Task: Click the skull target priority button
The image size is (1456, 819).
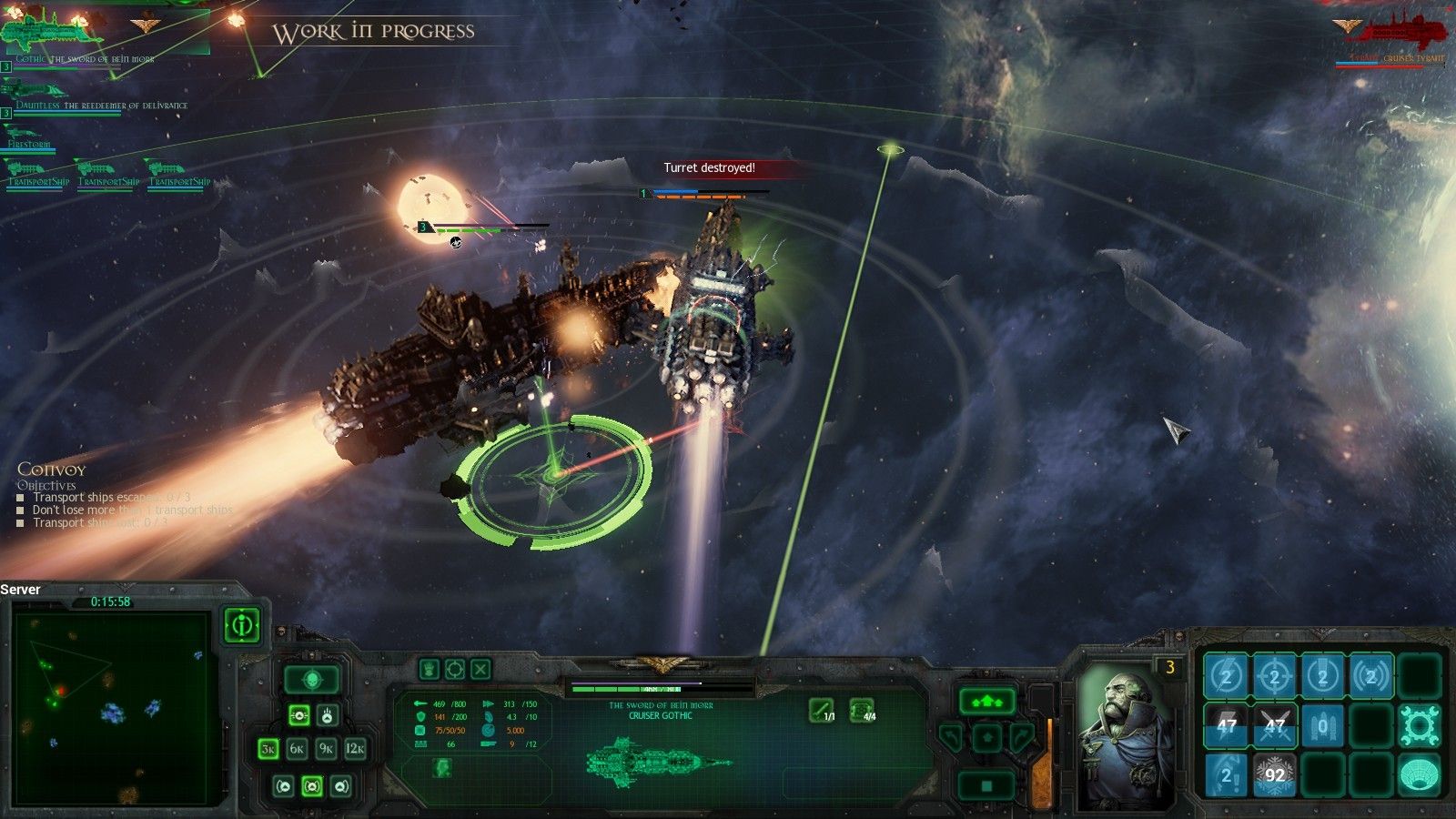Action: click(312, 679)
